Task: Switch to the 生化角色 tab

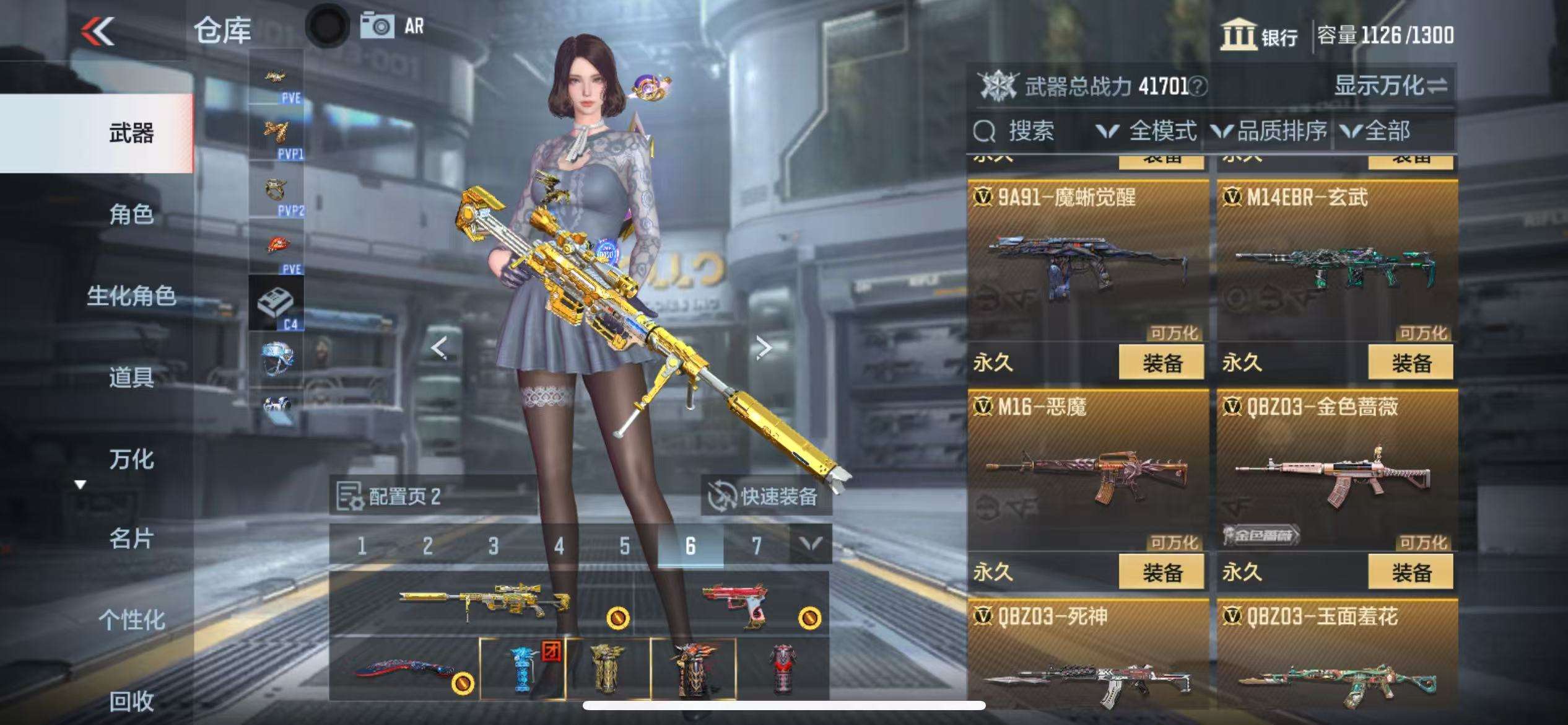Action: [131, 296]
